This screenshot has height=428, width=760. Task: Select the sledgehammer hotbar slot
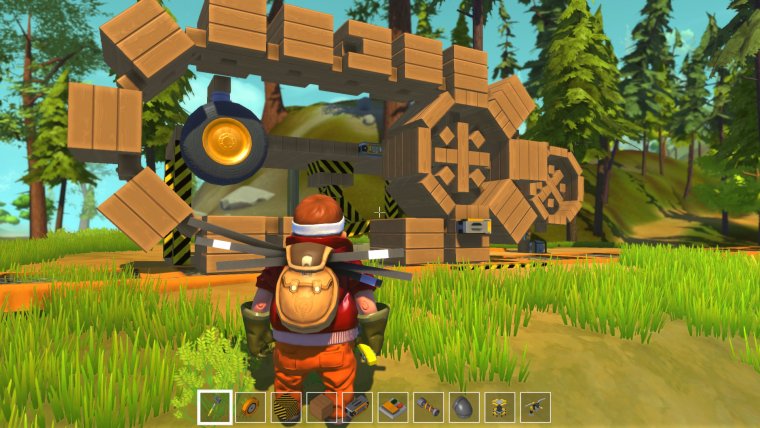coord(215,407)
